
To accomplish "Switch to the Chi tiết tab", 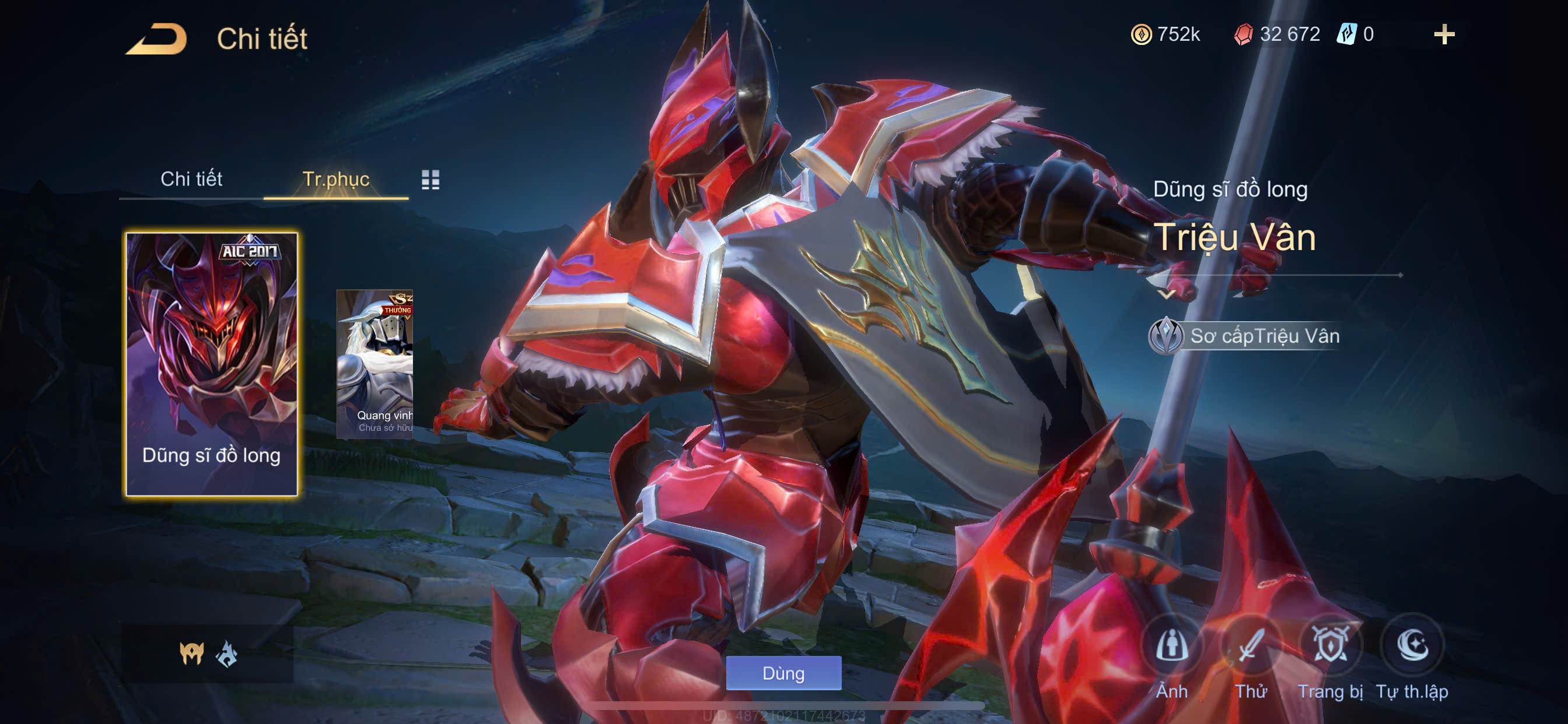I will (191, 179).
